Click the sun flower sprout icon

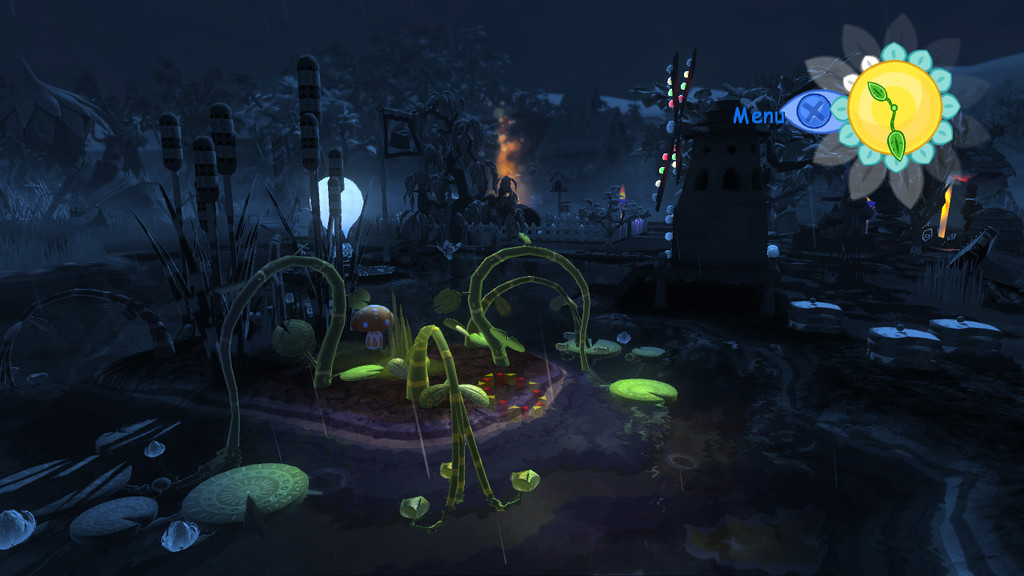tap(894, 108)
